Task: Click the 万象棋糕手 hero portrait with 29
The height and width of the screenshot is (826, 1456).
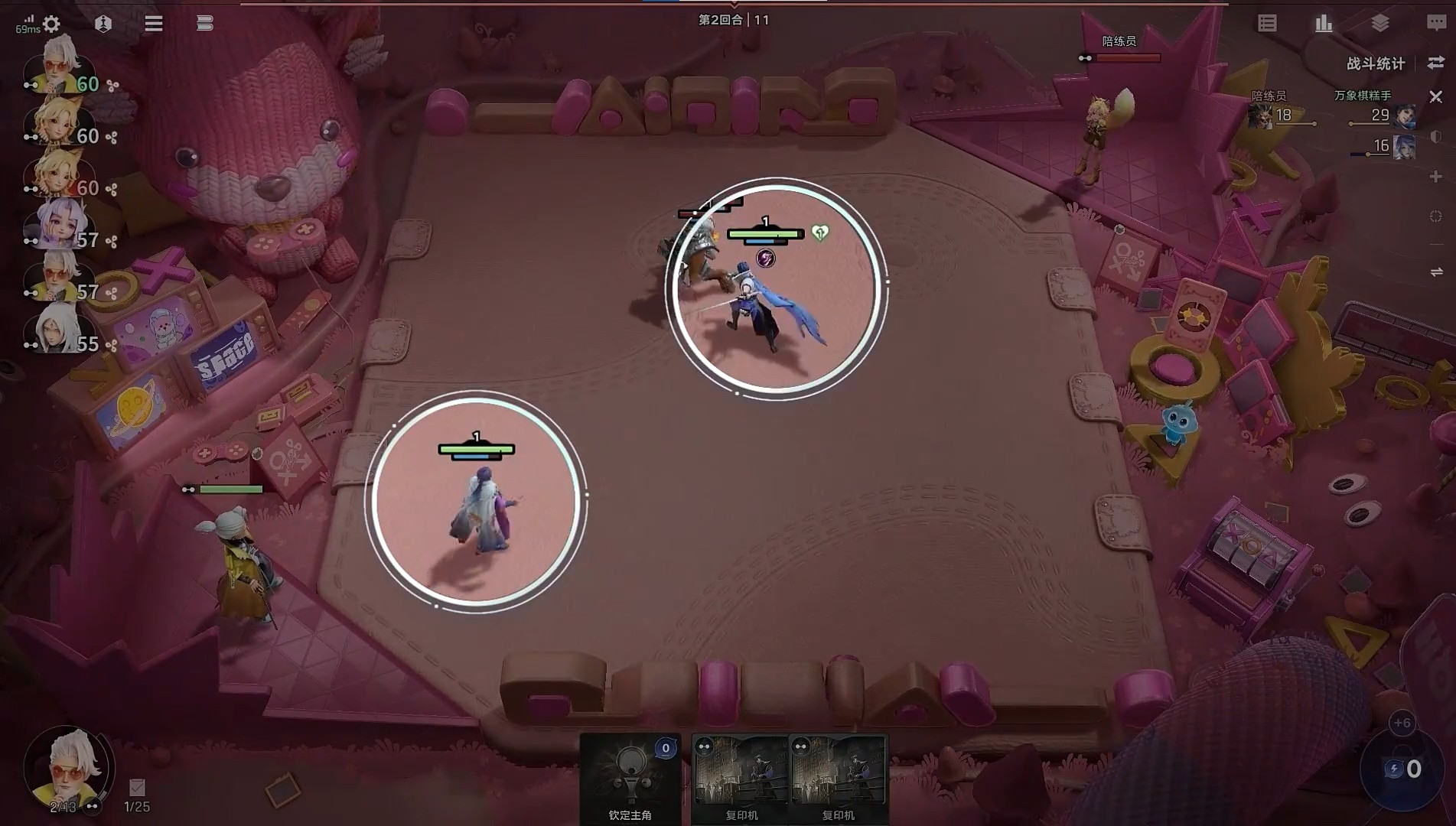Action: [1405, 116]
